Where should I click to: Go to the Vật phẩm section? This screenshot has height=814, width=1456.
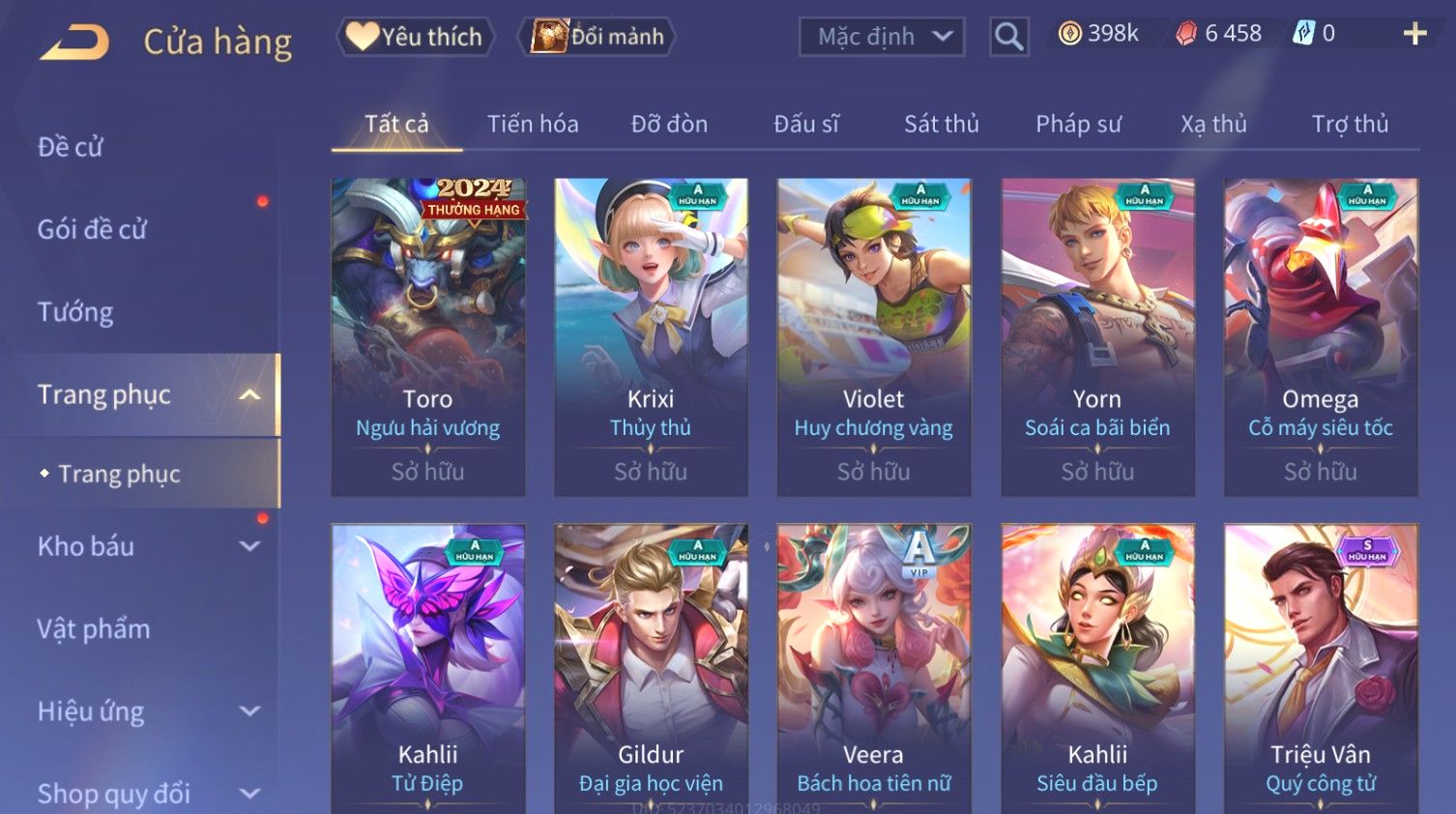94,629
